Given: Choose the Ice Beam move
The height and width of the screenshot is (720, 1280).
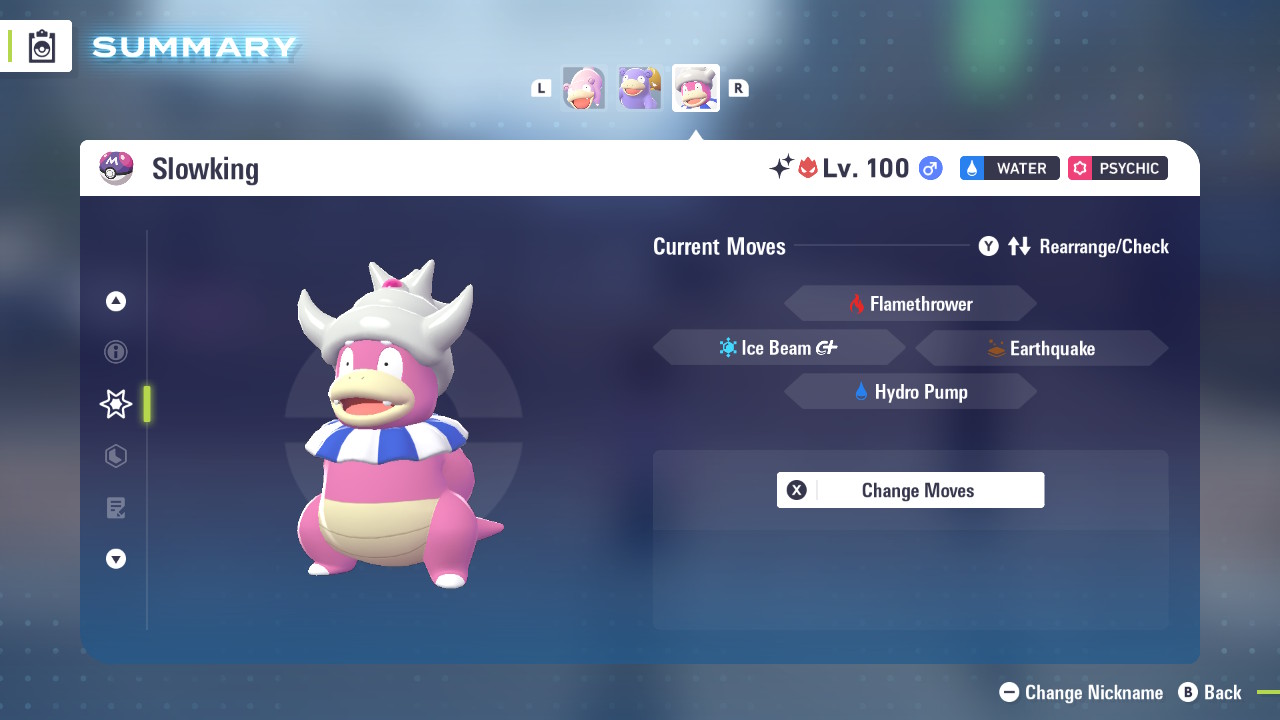Looking at the screenshot, I should click(779, 348).
